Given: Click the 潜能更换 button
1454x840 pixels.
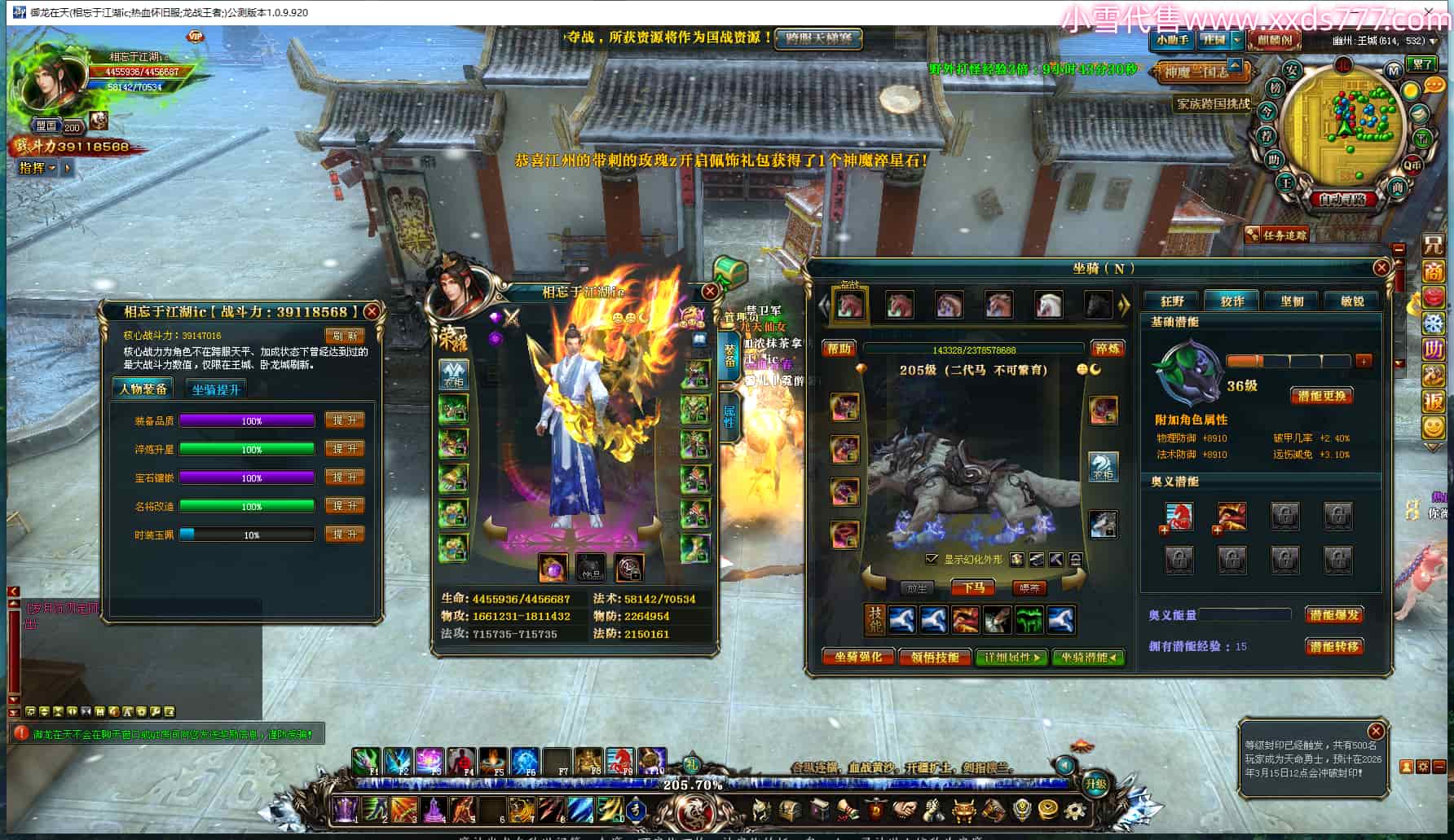Looking at the screenshot, I should (1321, 396).
